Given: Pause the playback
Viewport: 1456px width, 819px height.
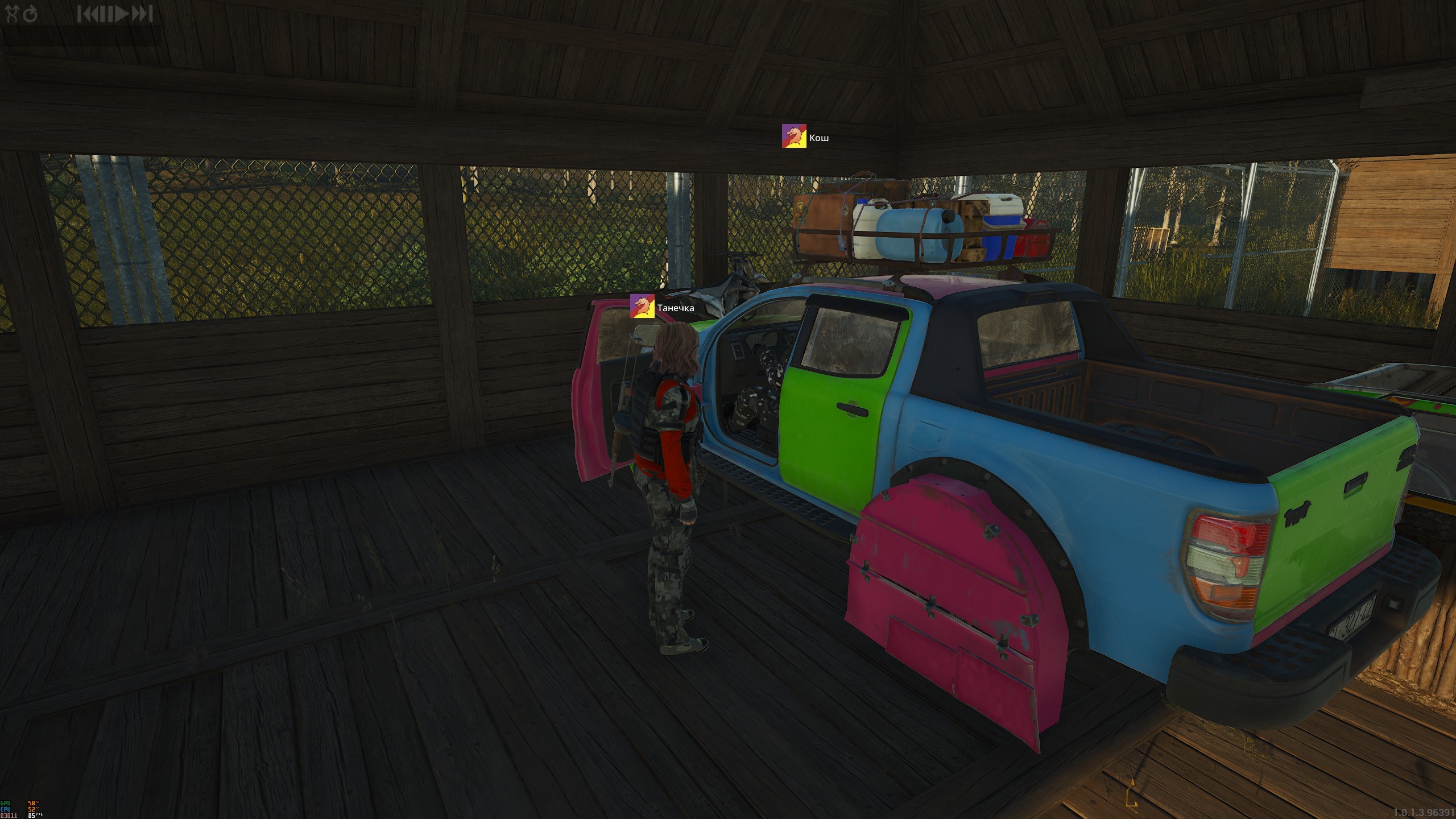Looking at the screenshot, I should point(106,14).
